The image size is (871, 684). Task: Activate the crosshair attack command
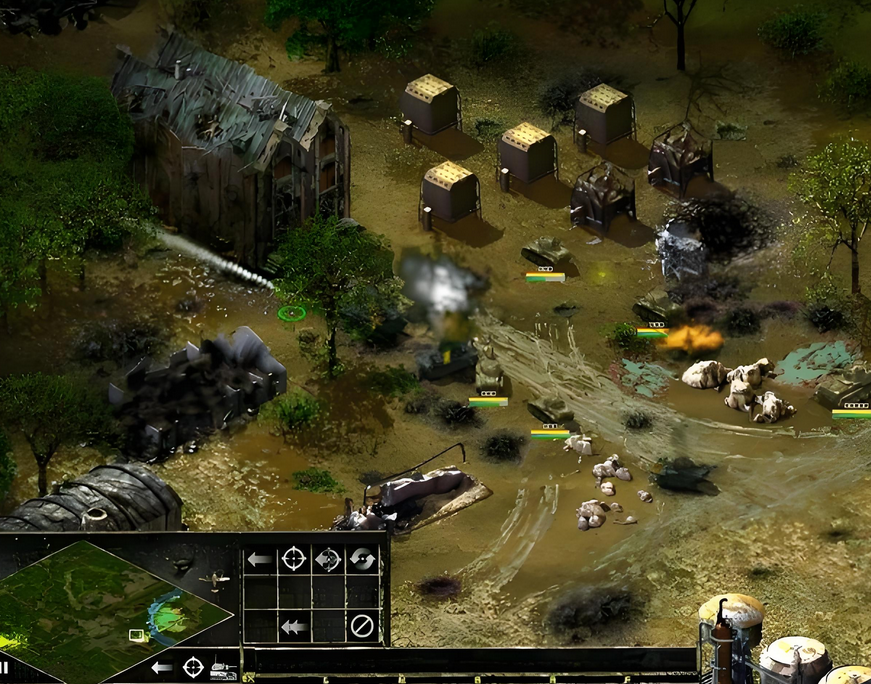point(293,559)
